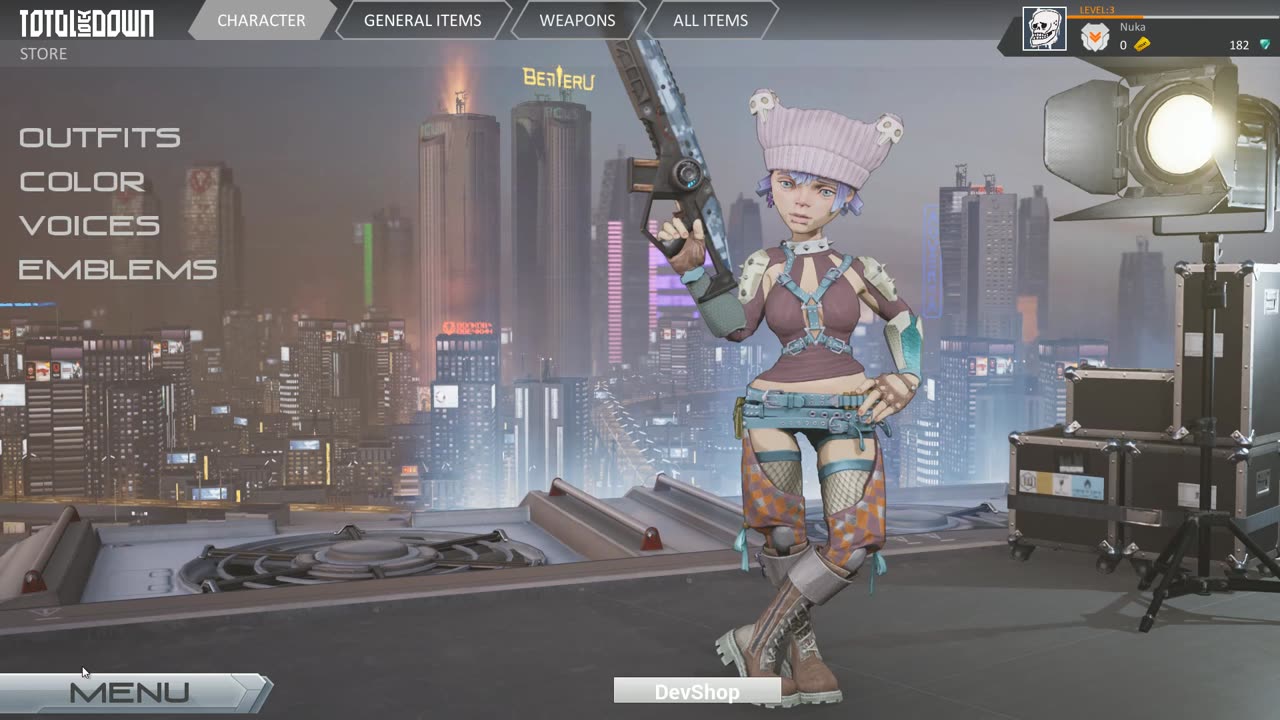1280x720 pixels.
Task: Select the Weapons tab
Action: pos(577,20)
